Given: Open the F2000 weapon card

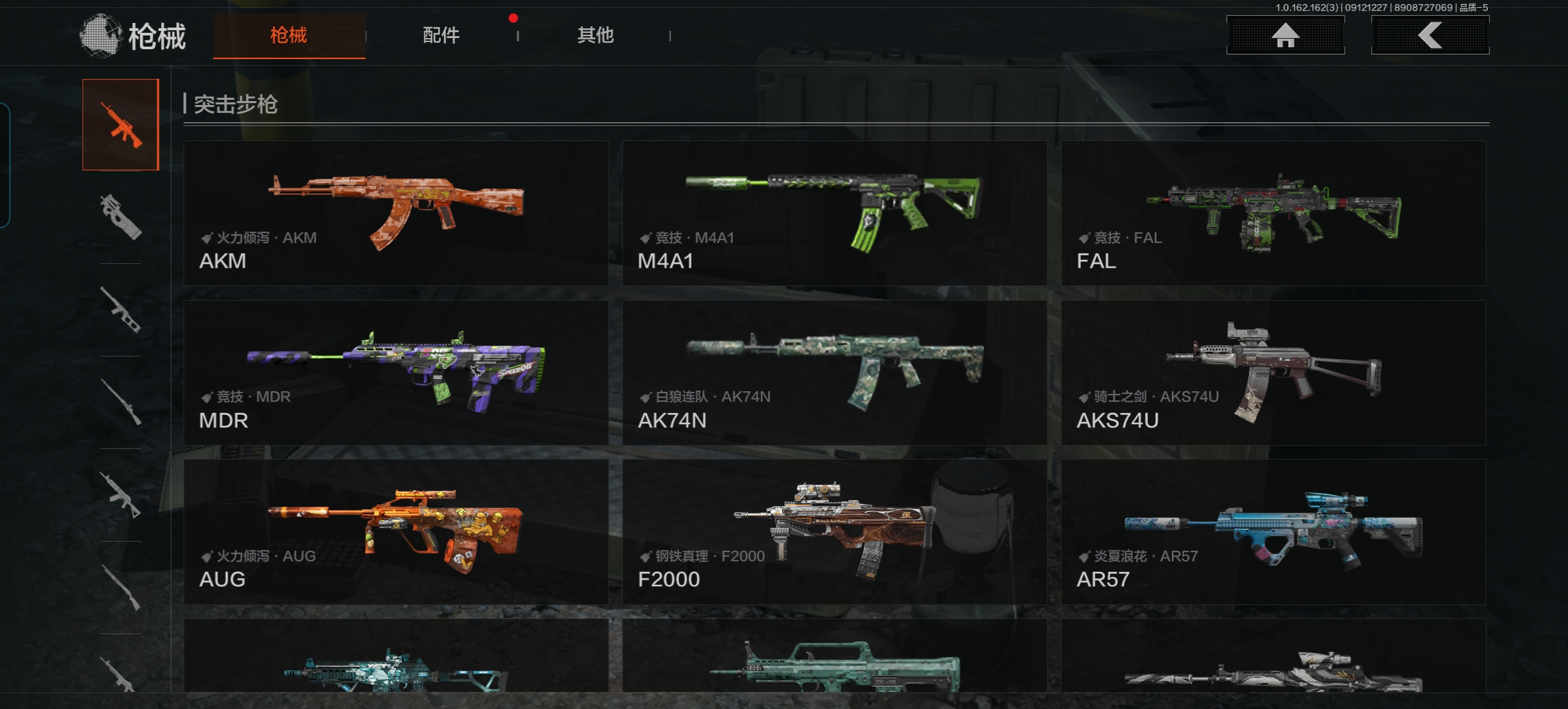Looking at the screenshot, I should coord(834,532).
